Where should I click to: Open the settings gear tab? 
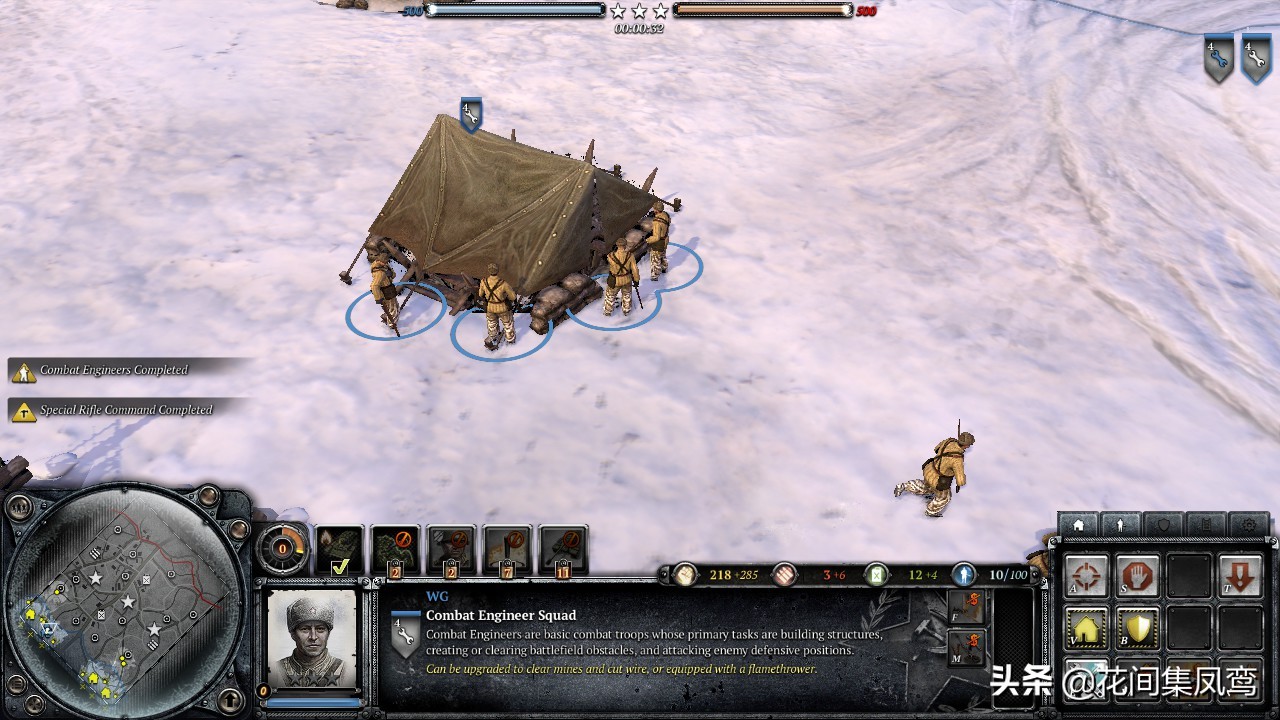click(1250, 525)
